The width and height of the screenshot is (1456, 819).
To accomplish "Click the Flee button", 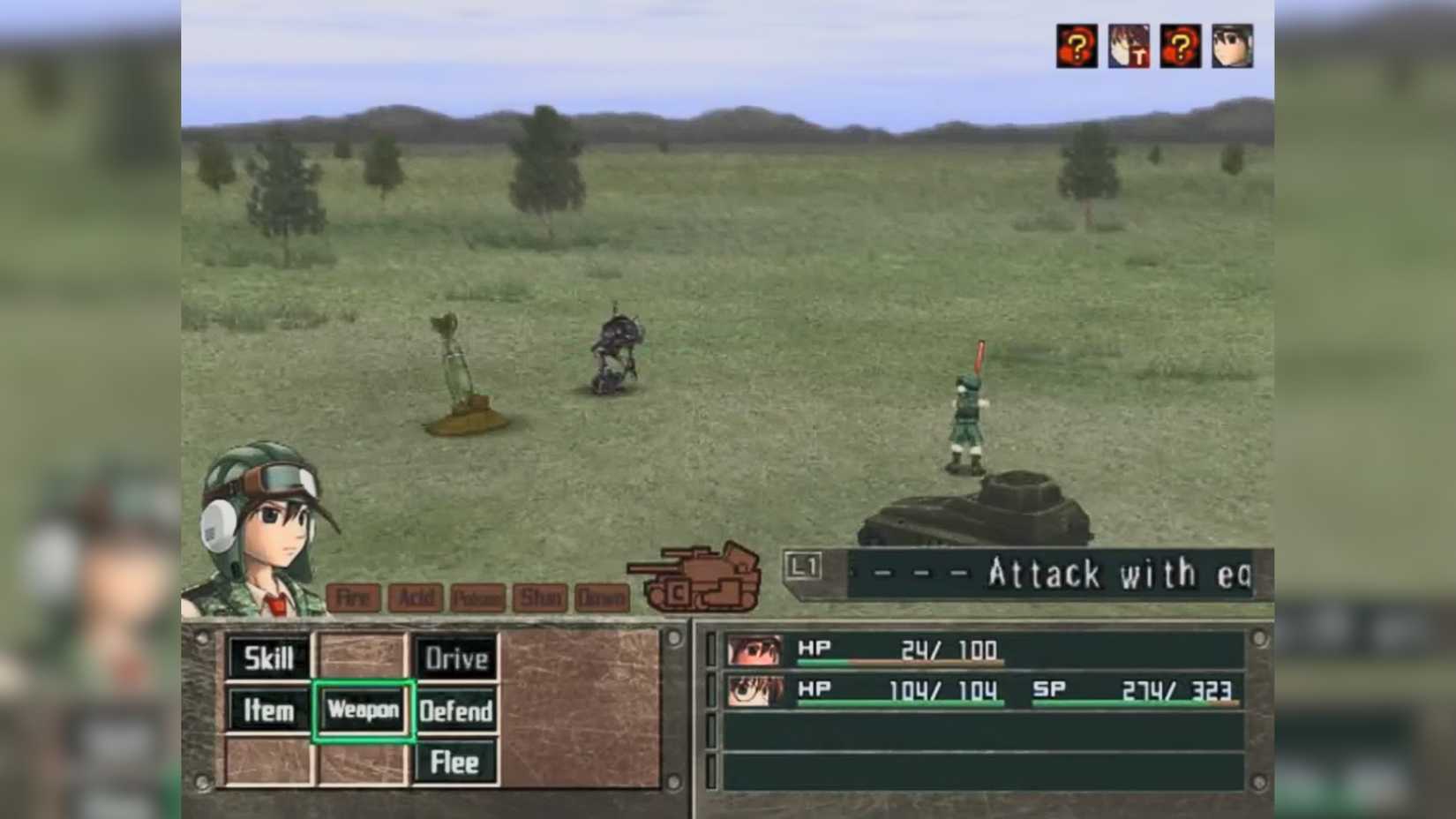I will click(x=455, y=761).
